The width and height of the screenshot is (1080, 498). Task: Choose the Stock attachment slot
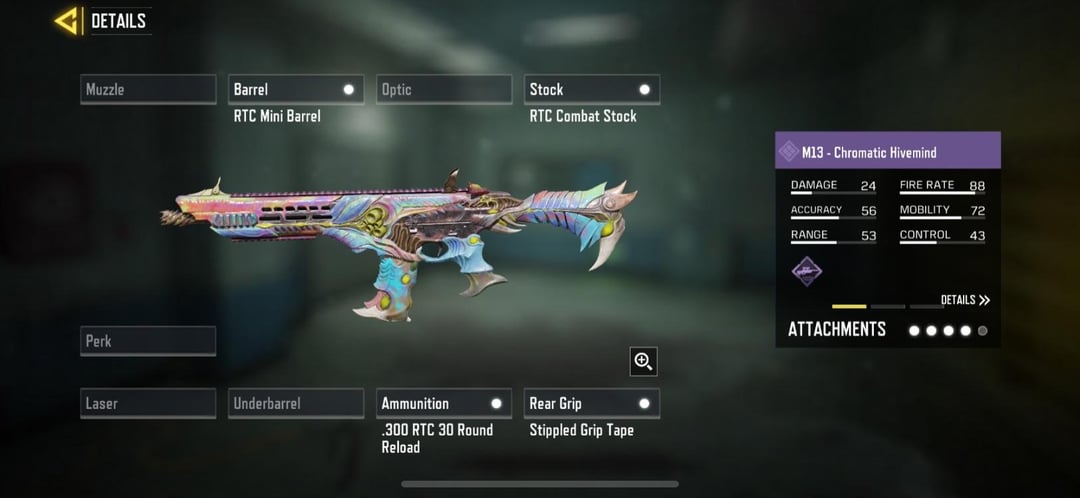tap(592, 89)
